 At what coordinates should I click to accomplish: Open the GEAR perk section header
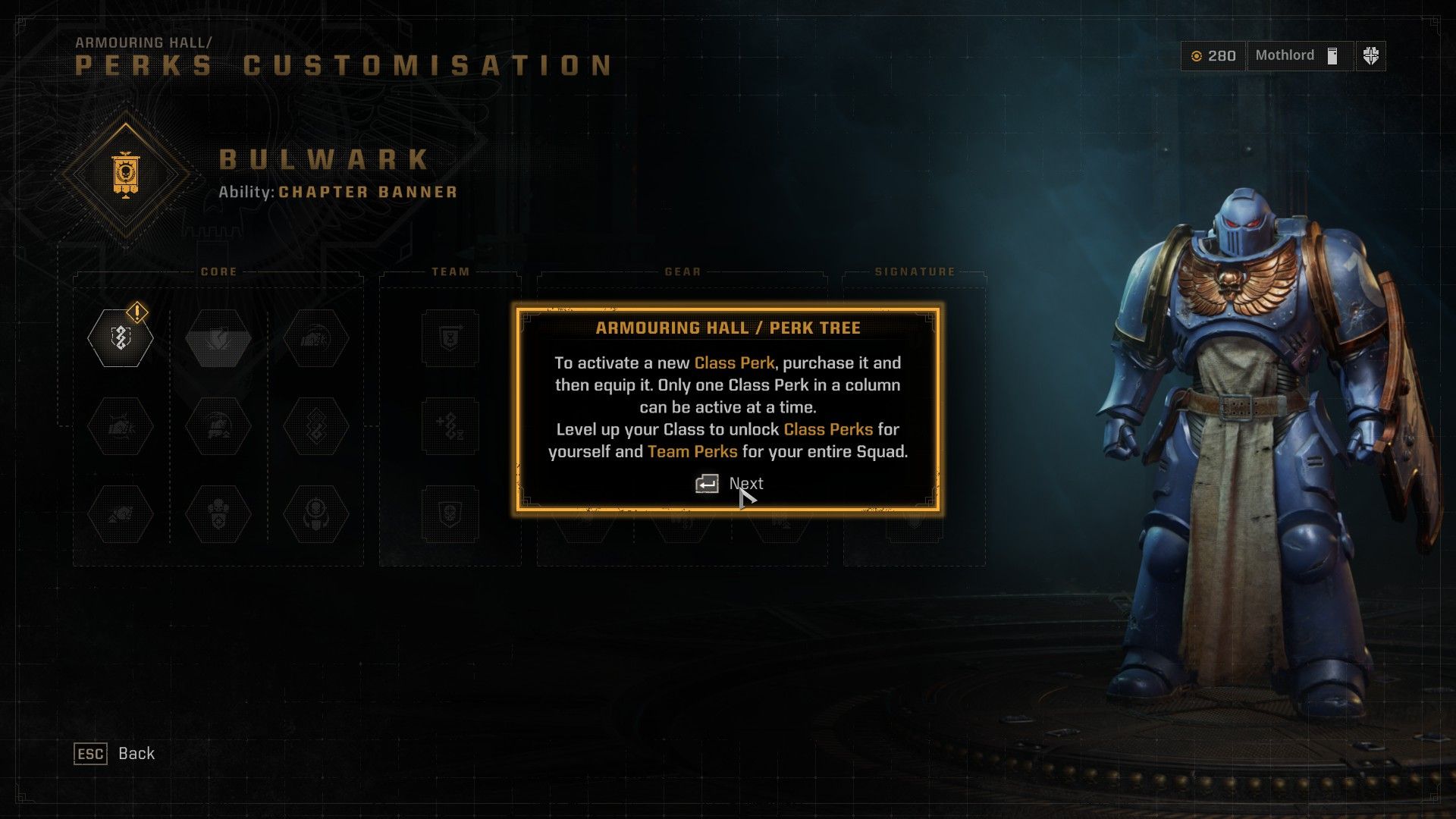coord(681,270)
